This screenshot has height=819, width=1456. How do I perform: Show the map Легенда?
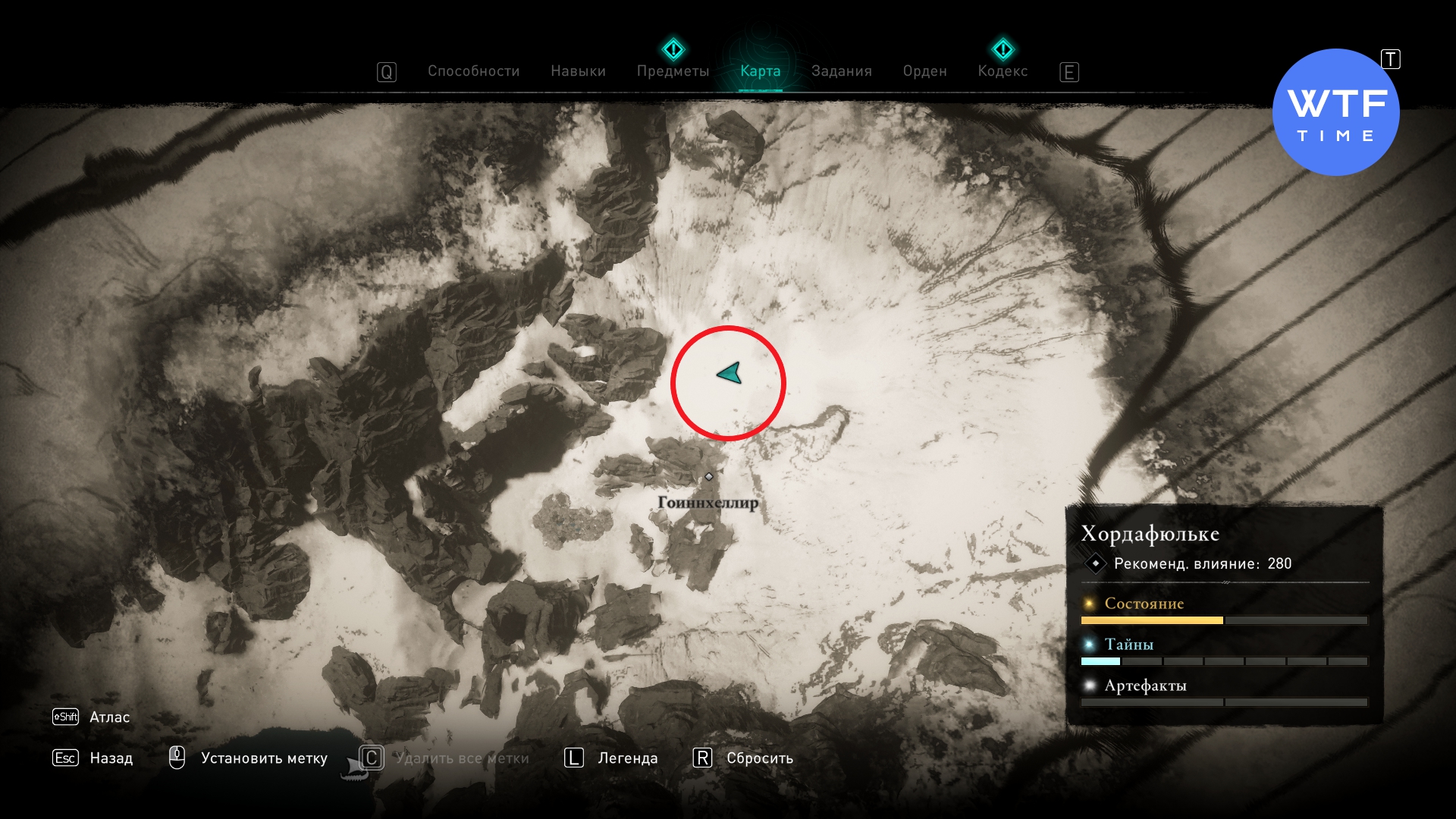click(x=627, y=758)
